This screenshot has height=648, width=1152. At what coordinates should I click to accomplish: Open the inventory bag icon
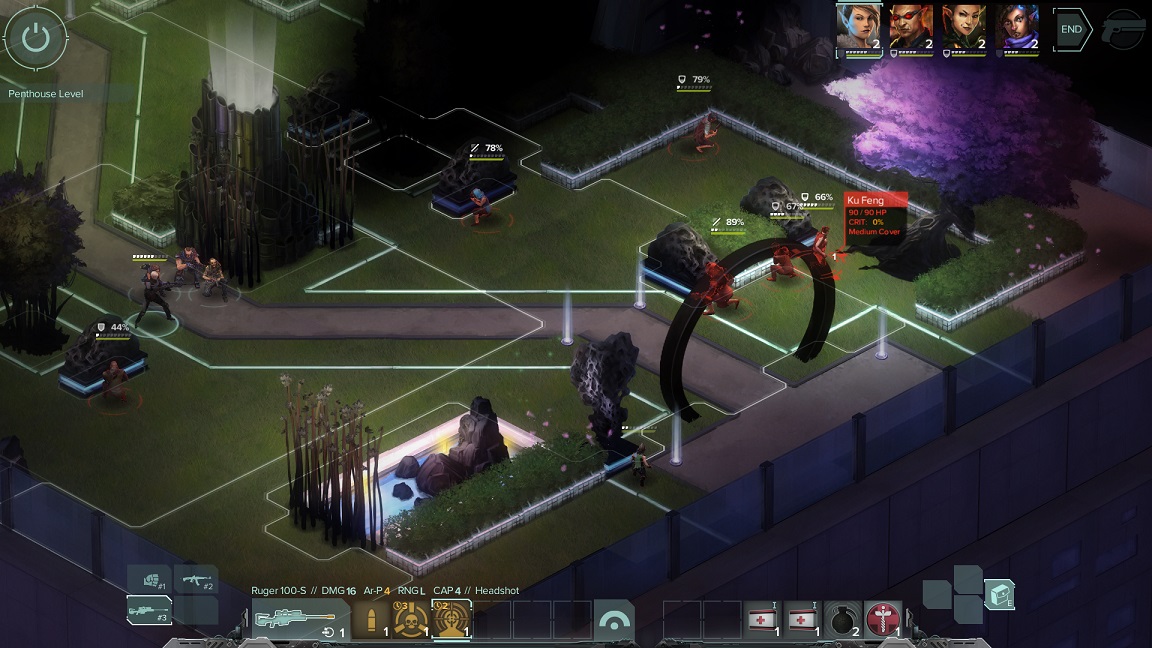pos(999,595)
